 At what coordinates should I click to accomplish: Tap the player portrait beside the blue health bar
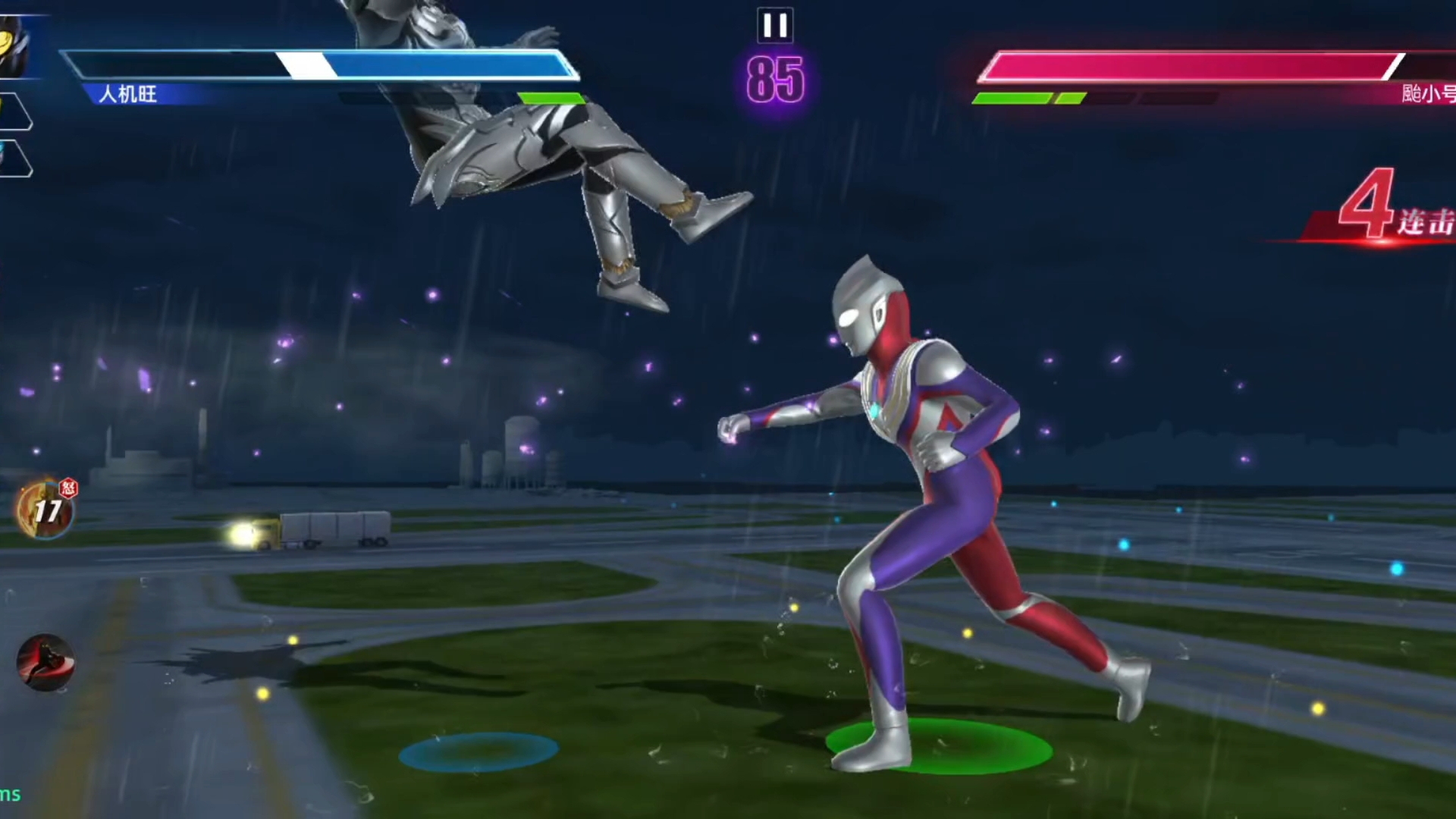(14, 47)
